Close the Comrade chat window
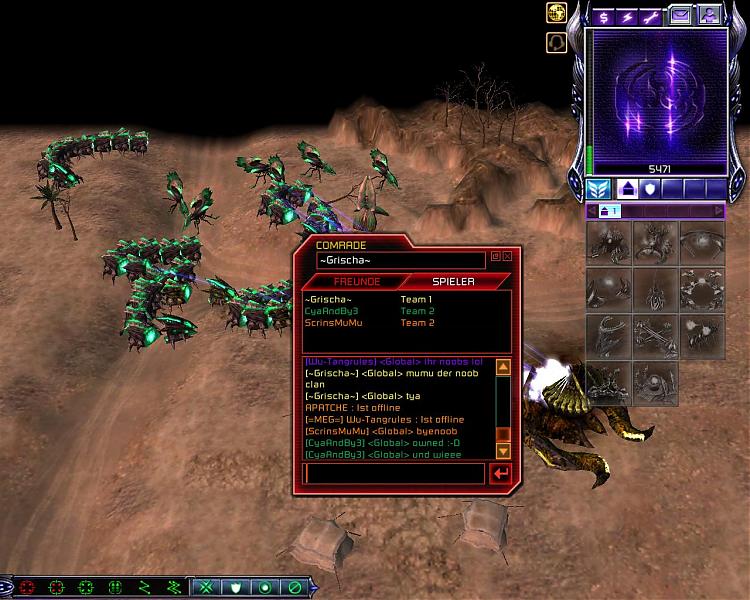 click(x=507, y=256)
